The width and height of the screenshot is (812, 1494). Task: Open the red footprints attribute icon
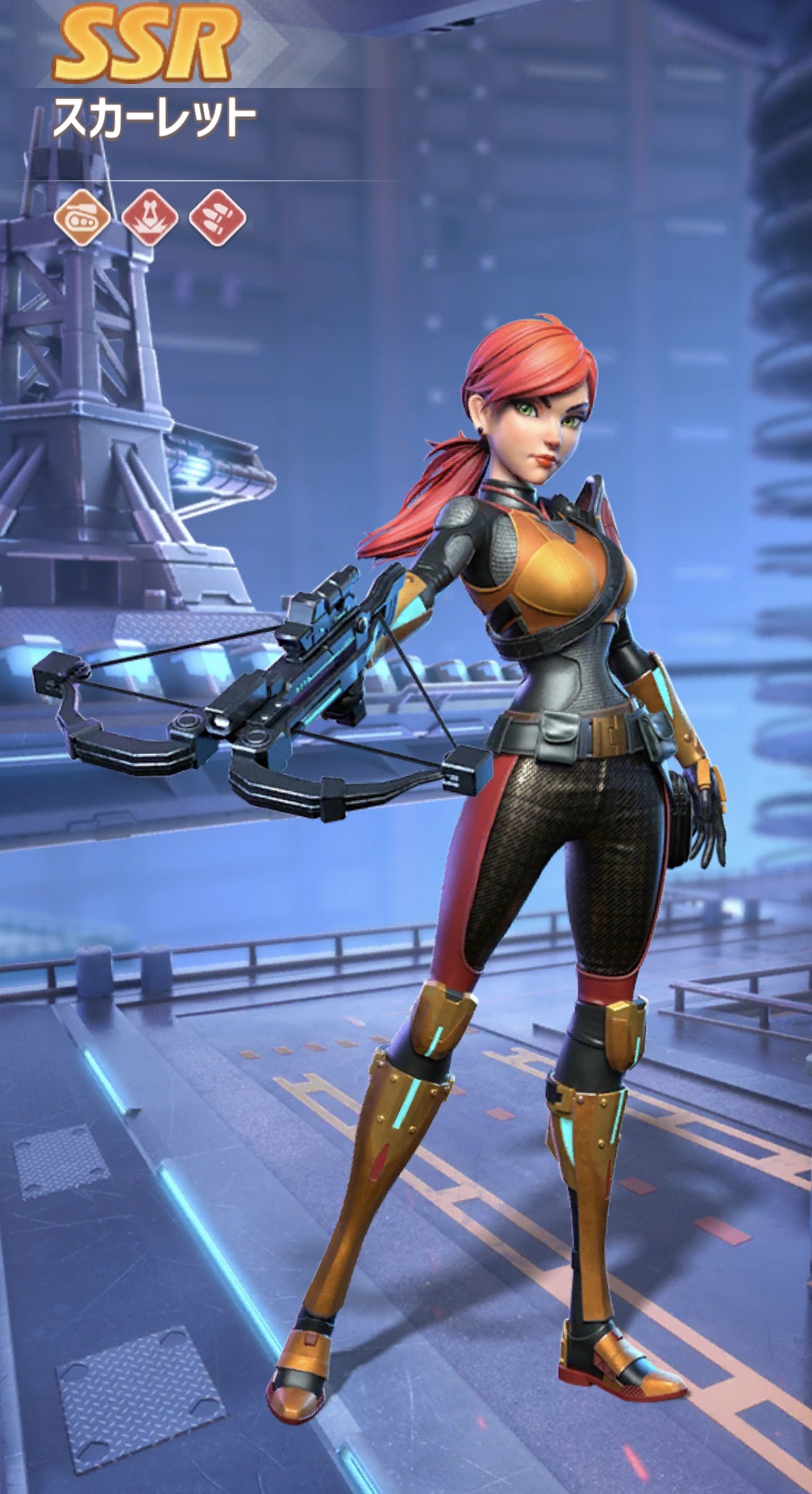217,218
